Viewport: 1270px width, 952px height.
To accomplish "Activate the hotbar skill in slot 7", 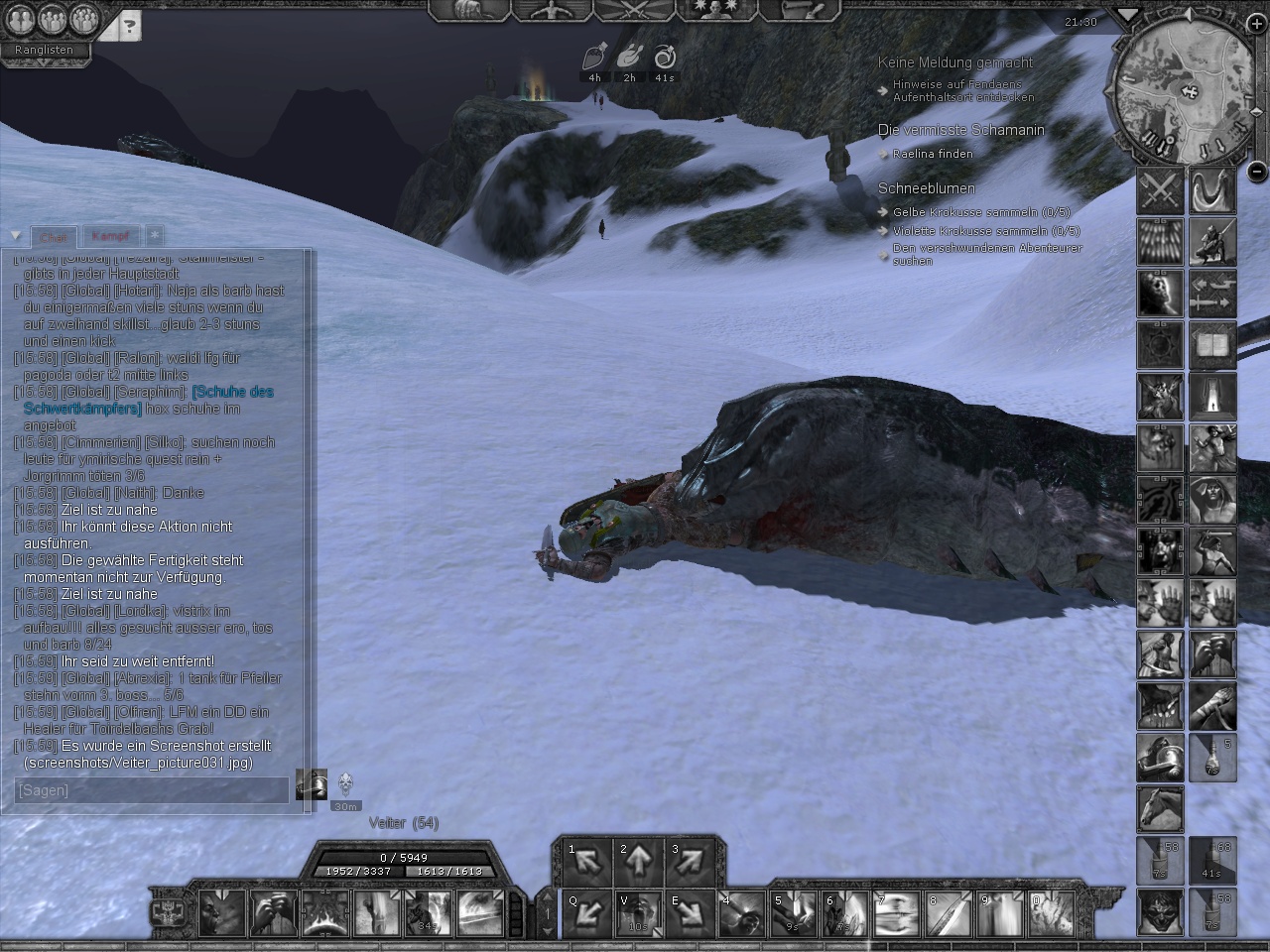I will coord(896,914).
